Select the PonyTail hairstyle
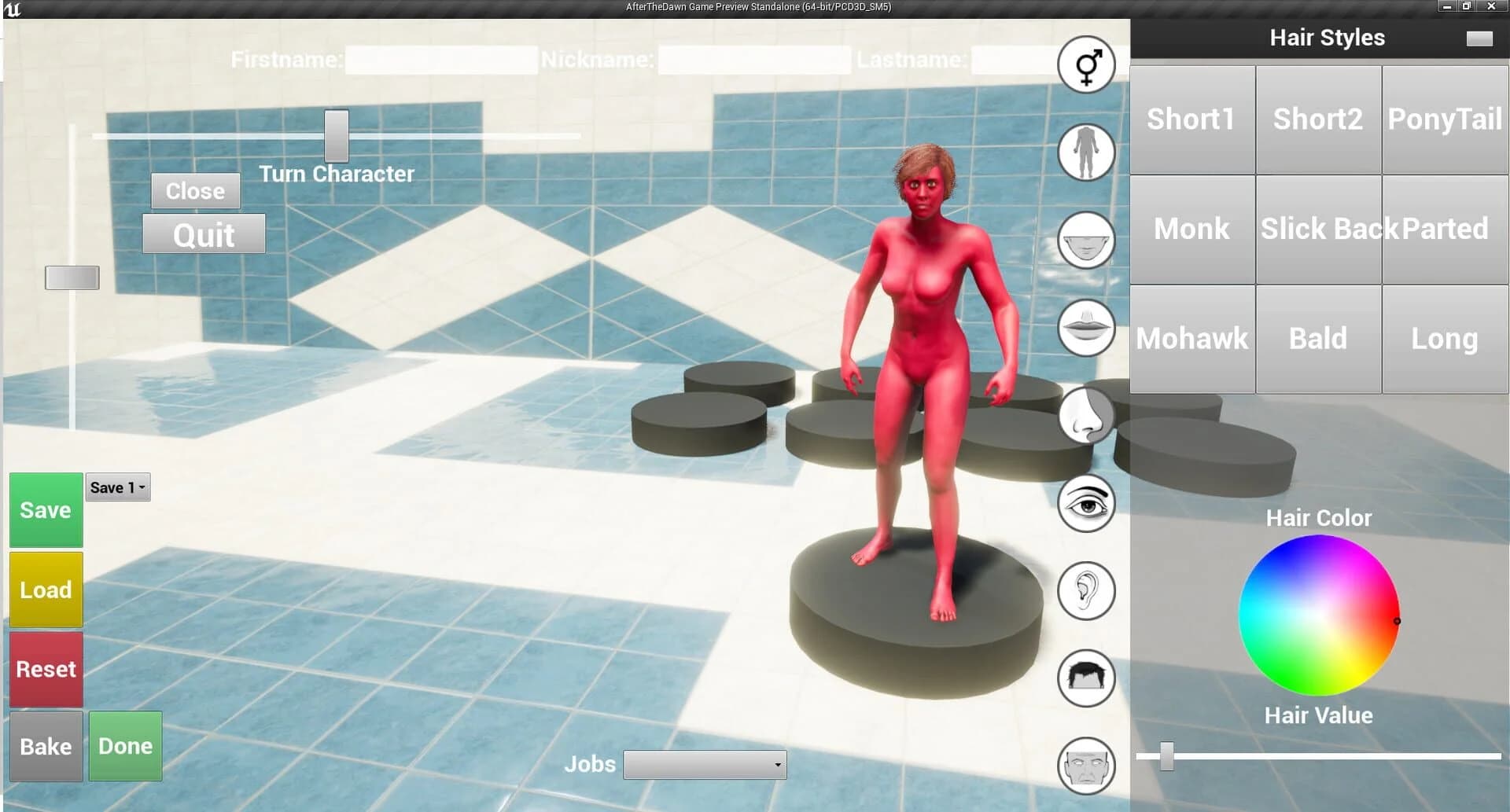The image size is (1510, 812). (1445, 119)
